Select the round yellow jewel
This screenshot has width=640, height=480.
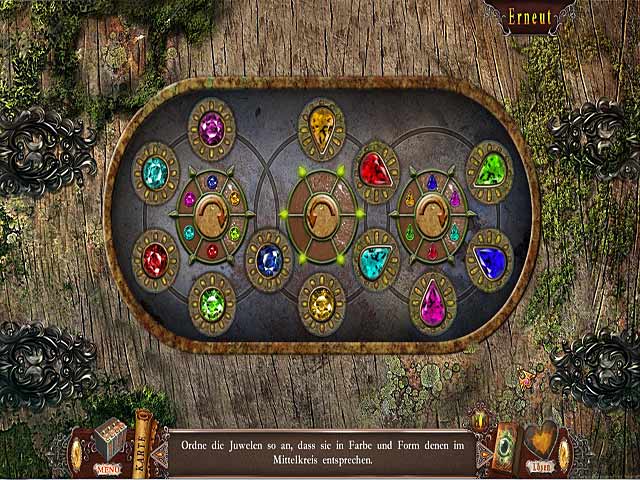(321, 301)
